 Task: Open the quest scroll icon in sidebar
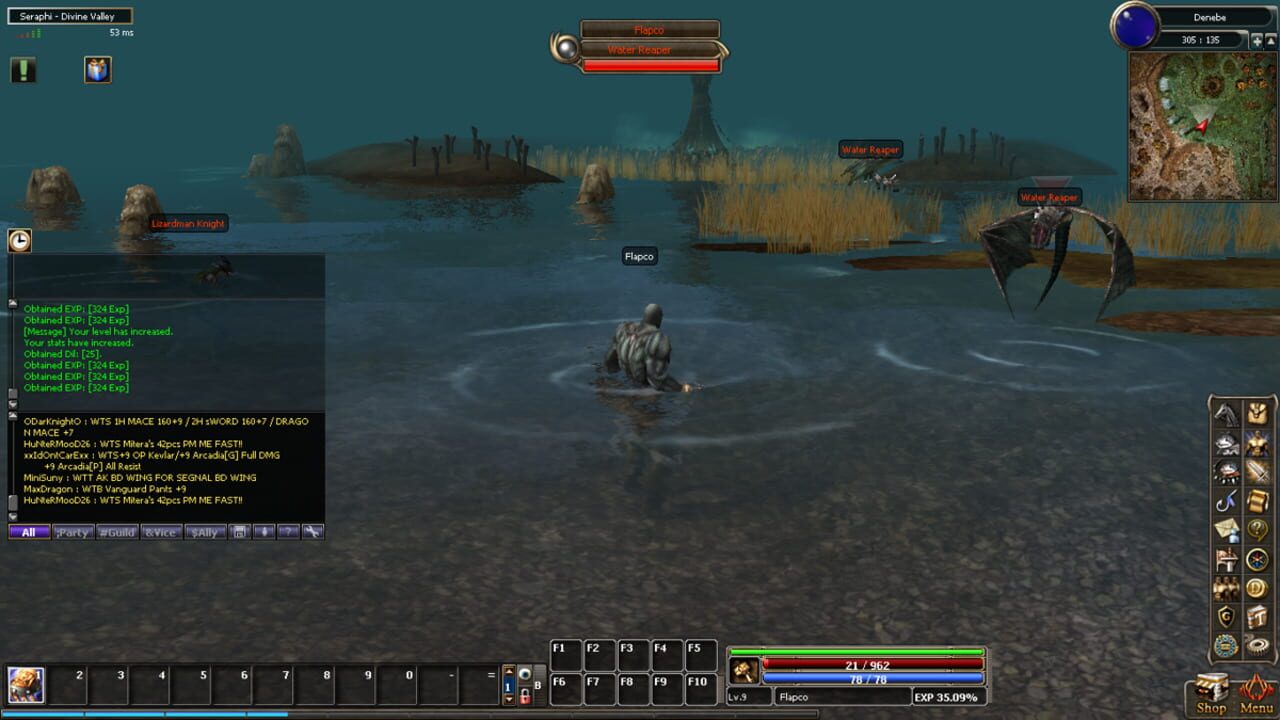click(x=1258, y=501)
